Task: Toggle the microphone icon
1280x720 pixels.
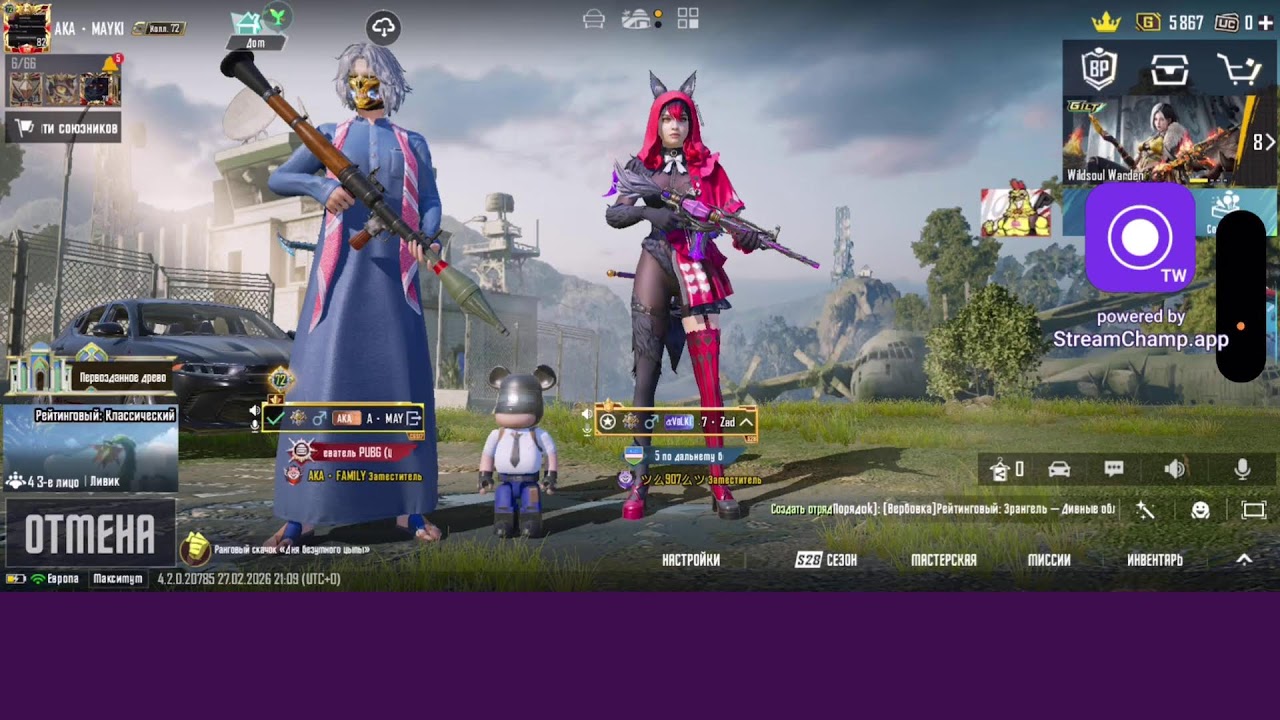Action: tap(1242, 469)
